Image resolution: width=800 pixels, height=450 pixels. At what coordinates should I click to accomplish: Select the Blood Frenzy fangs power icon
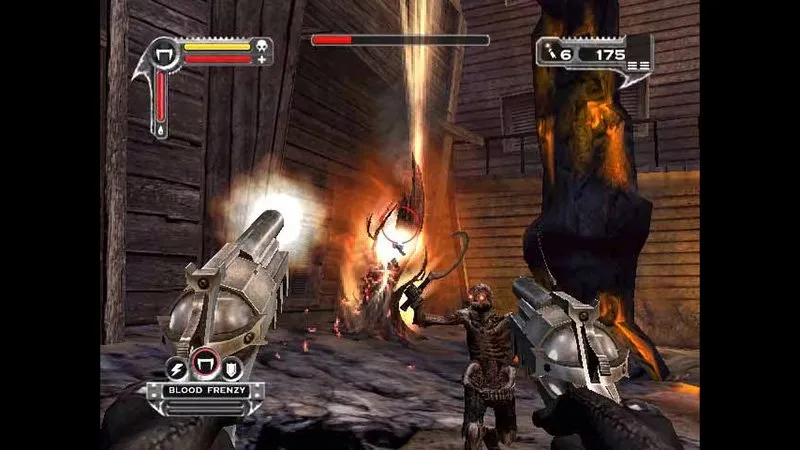[206, 366]
